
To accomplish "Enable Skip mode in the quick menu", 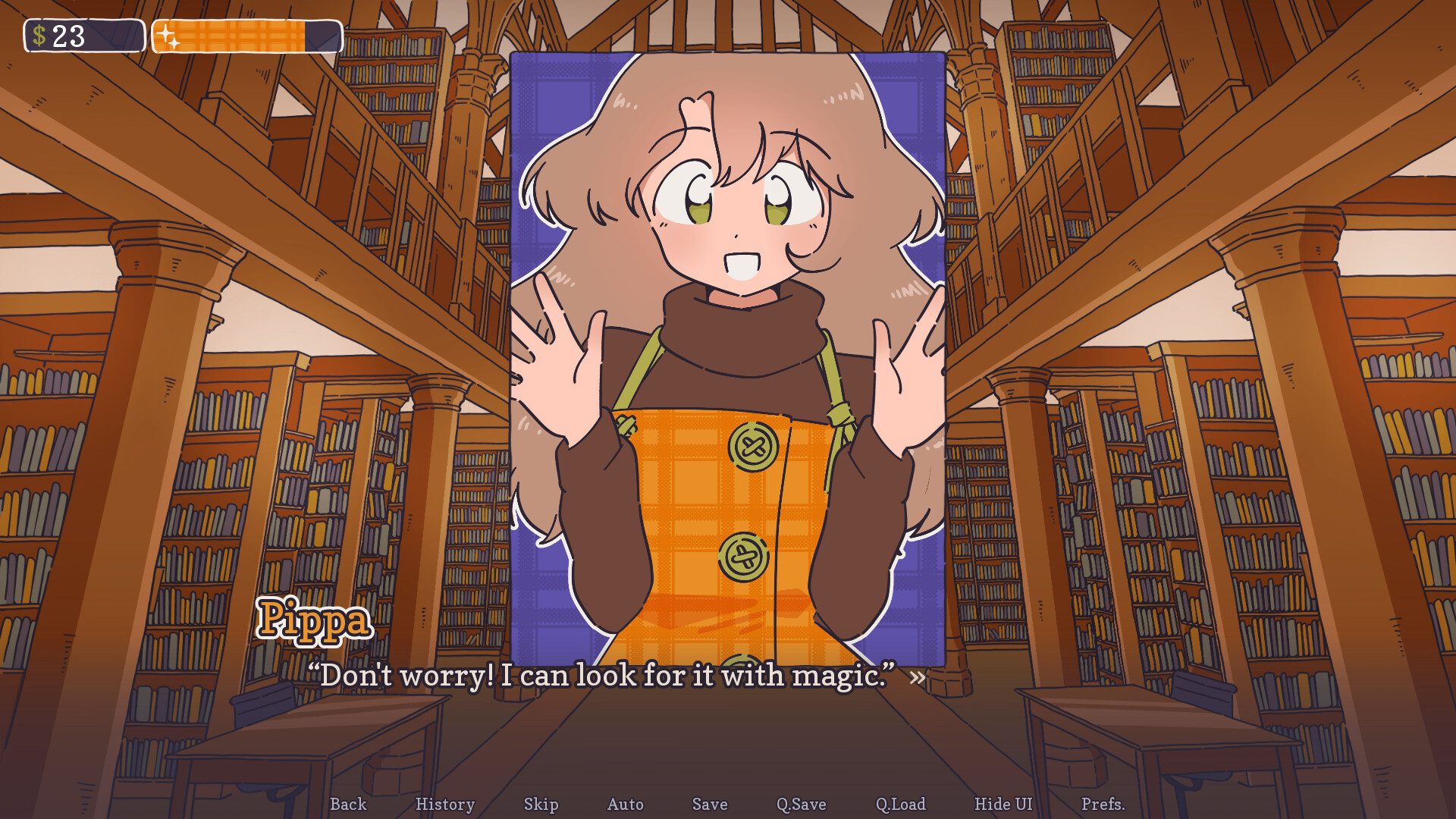I will 541,805.
